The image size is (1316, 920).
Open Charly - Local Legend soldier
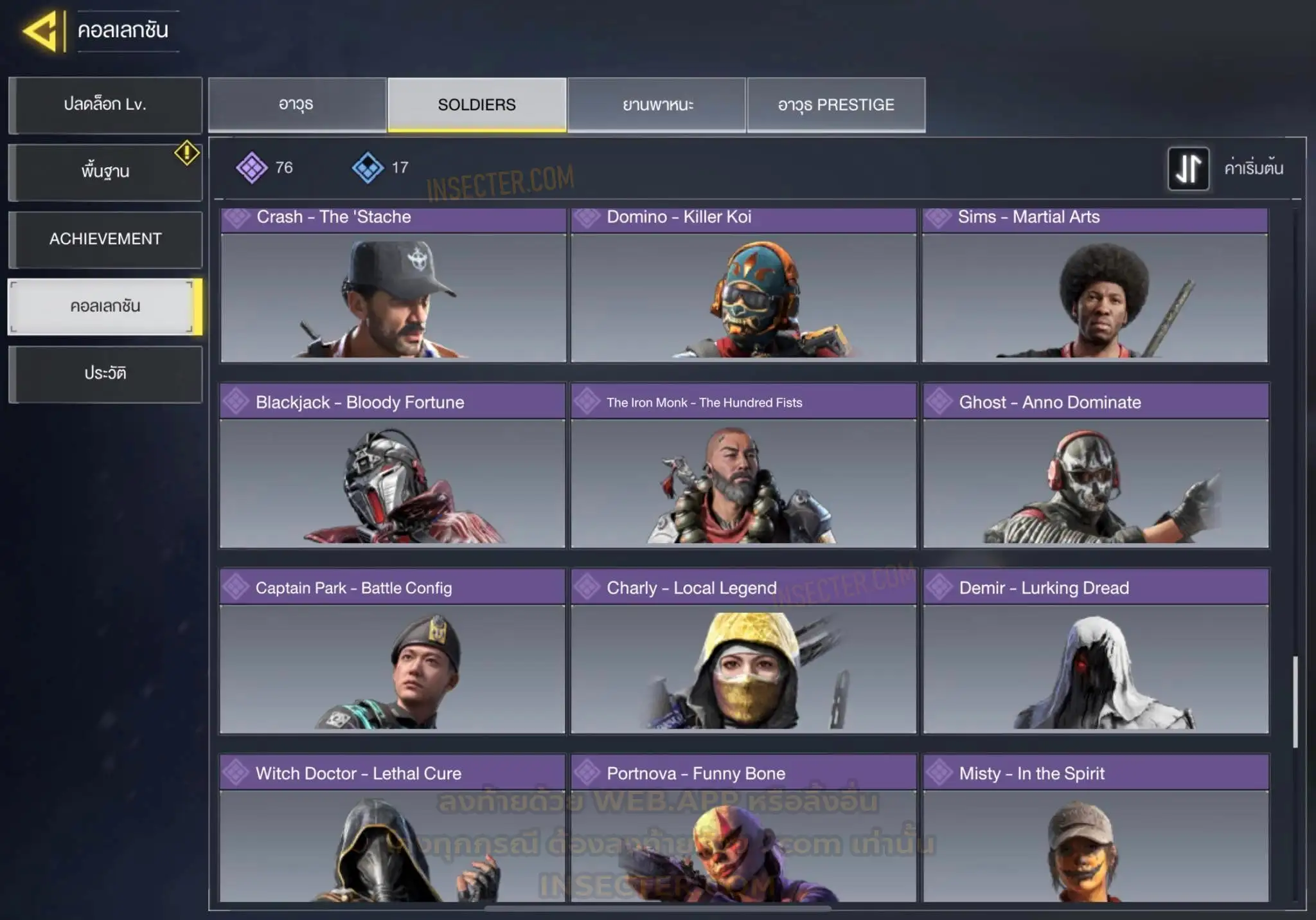click(743, 651)
